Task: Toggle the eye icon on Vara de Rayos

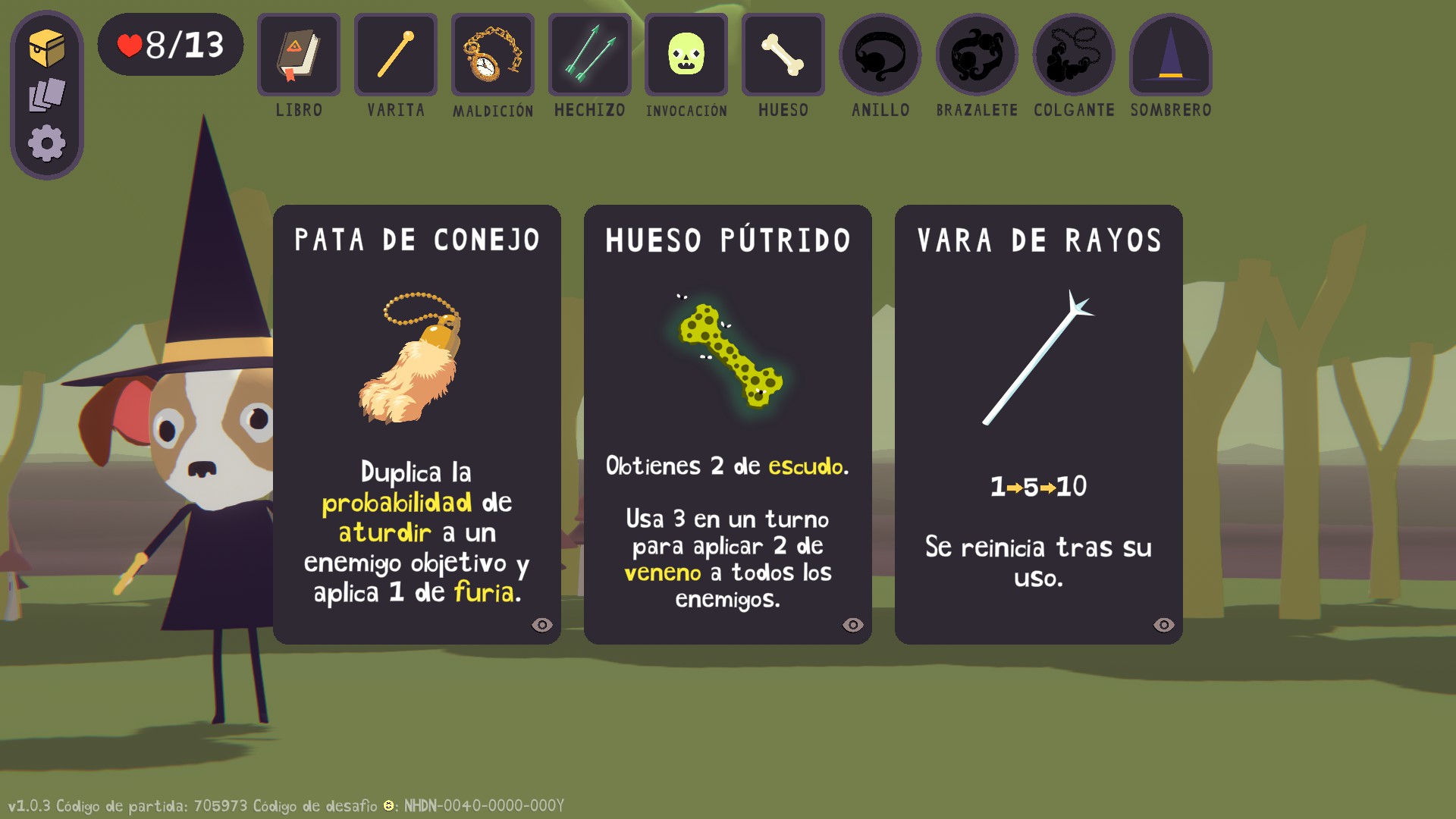Action: (x=1164, y=625)
